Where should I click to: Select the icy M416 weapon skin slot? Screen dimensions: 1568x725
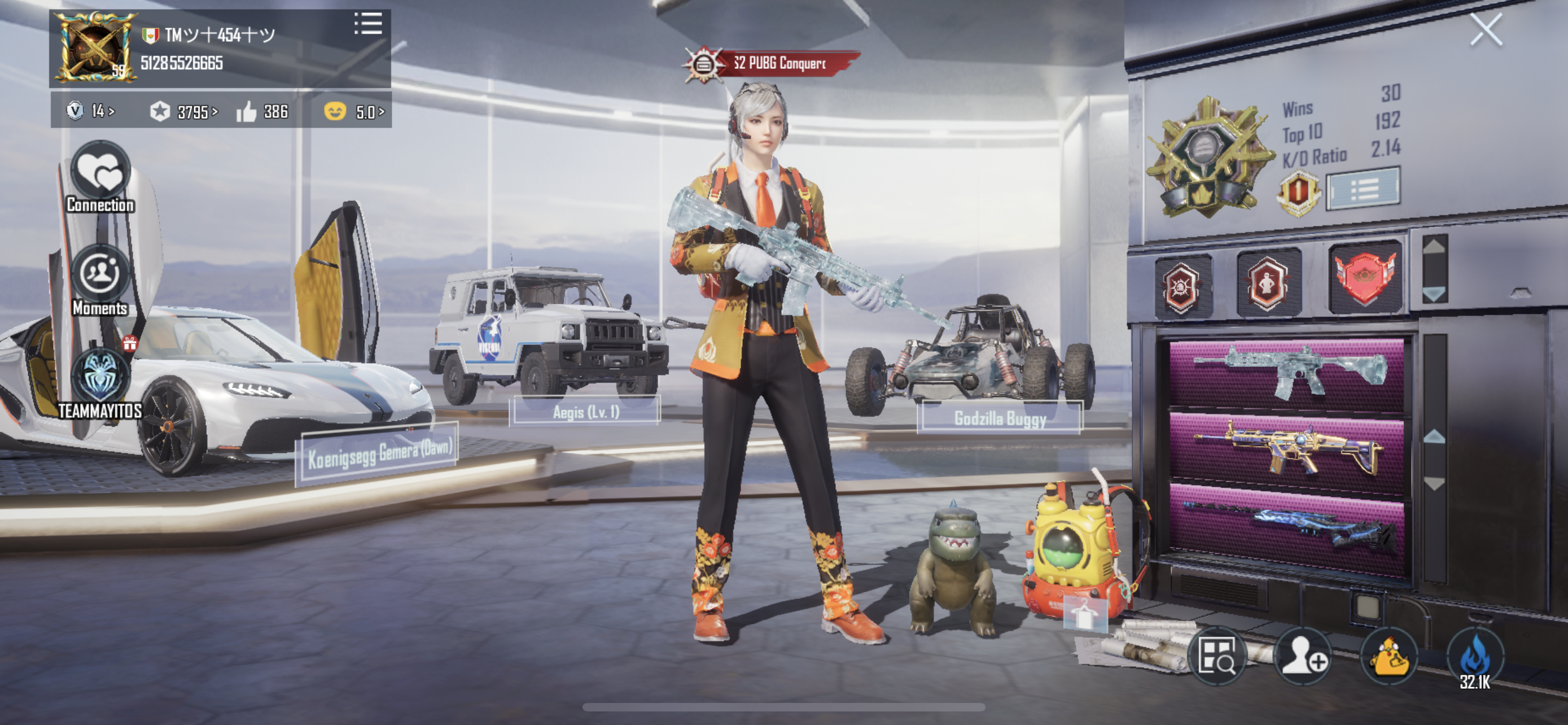tap(1287, 373)
